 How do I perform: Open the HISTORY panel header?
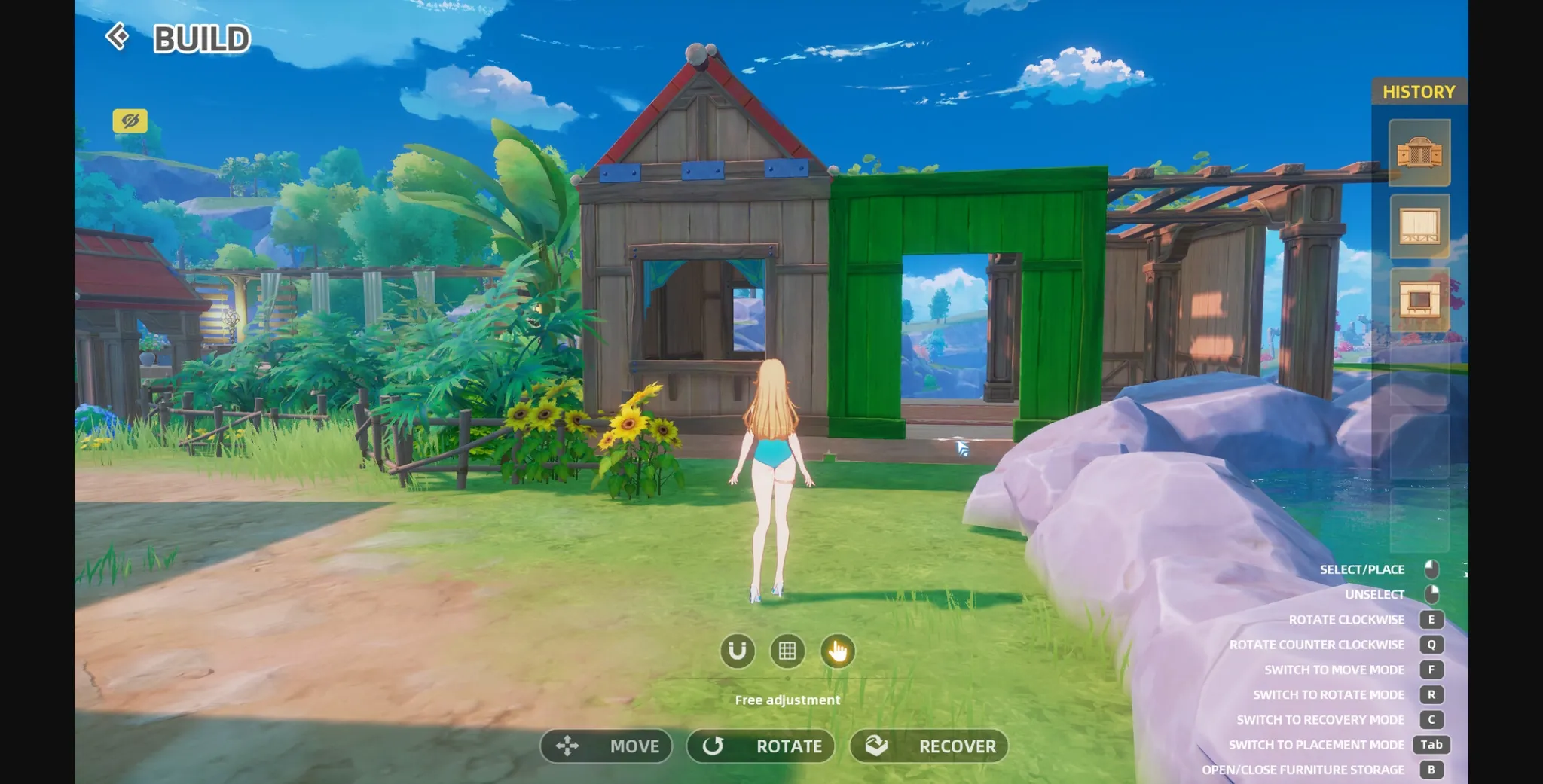click(1419, 91)
